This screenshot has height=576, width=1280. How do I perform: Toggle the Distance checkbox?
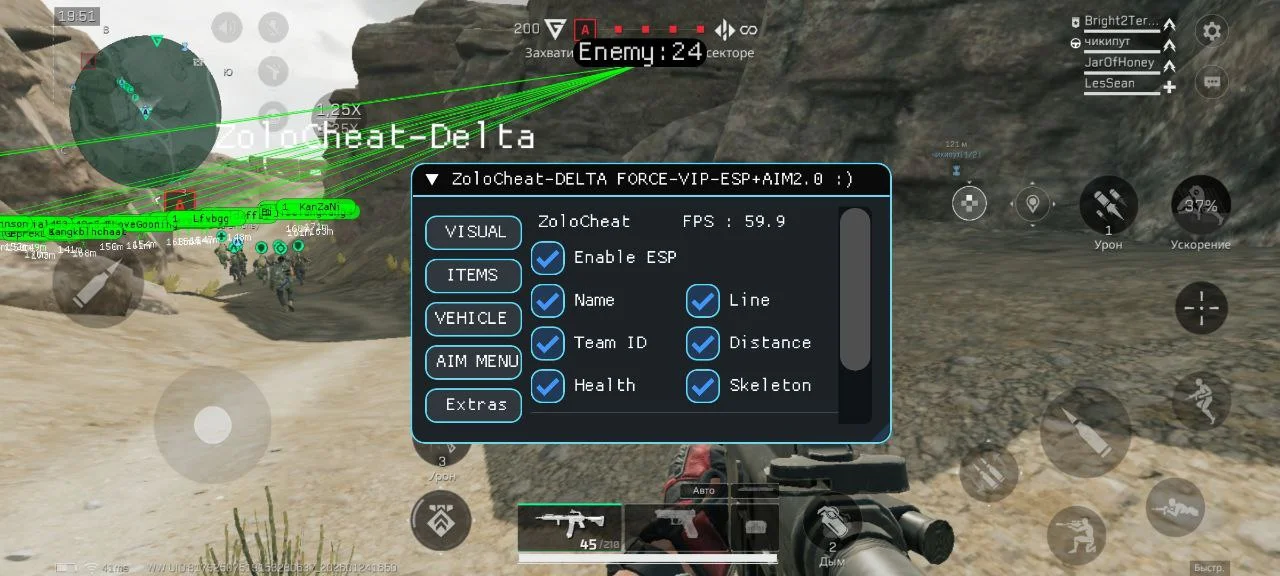click(703, 343)
